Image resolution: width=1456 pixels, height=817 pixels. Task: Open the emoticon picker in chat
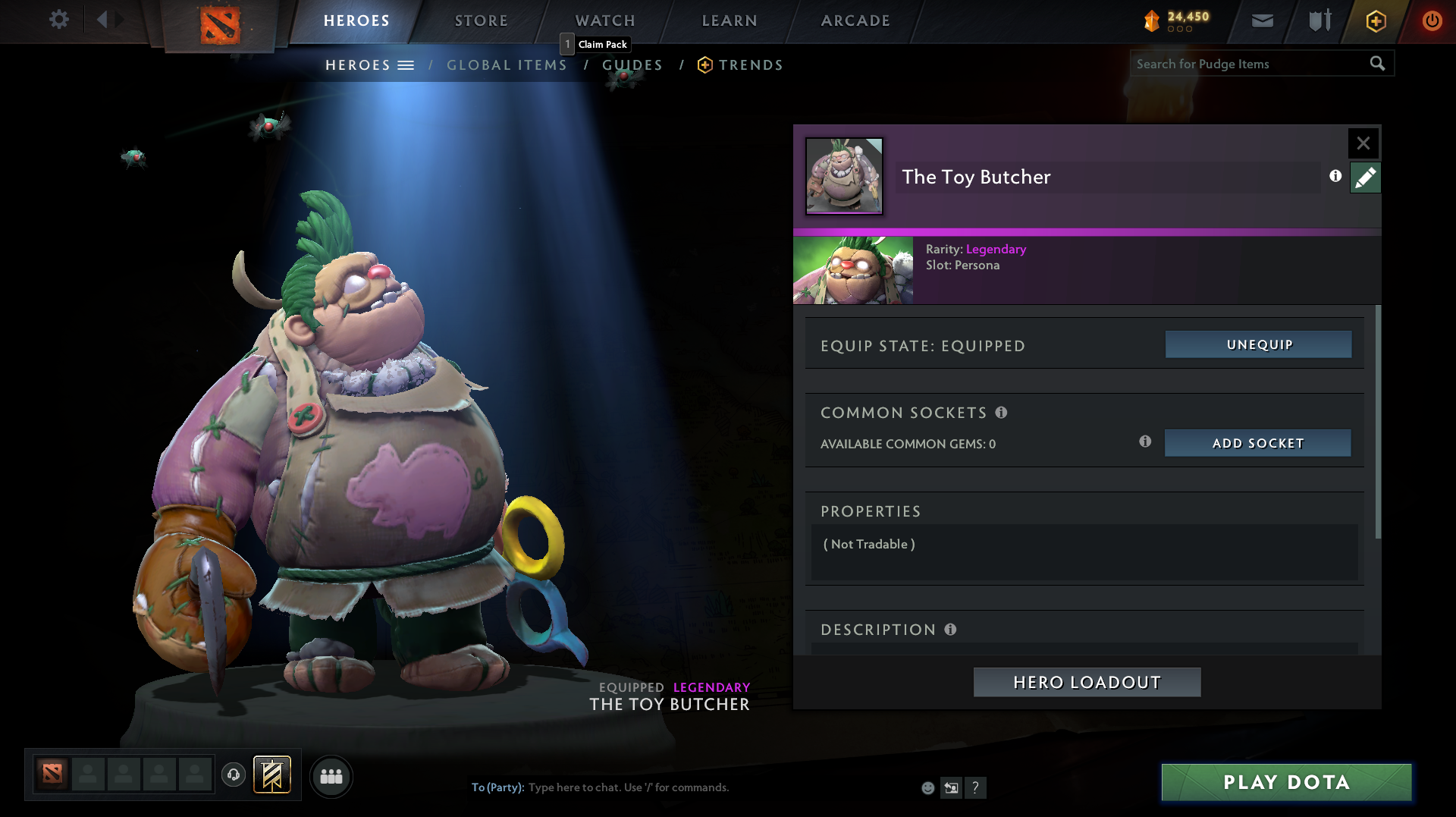(x=928, y=787)
